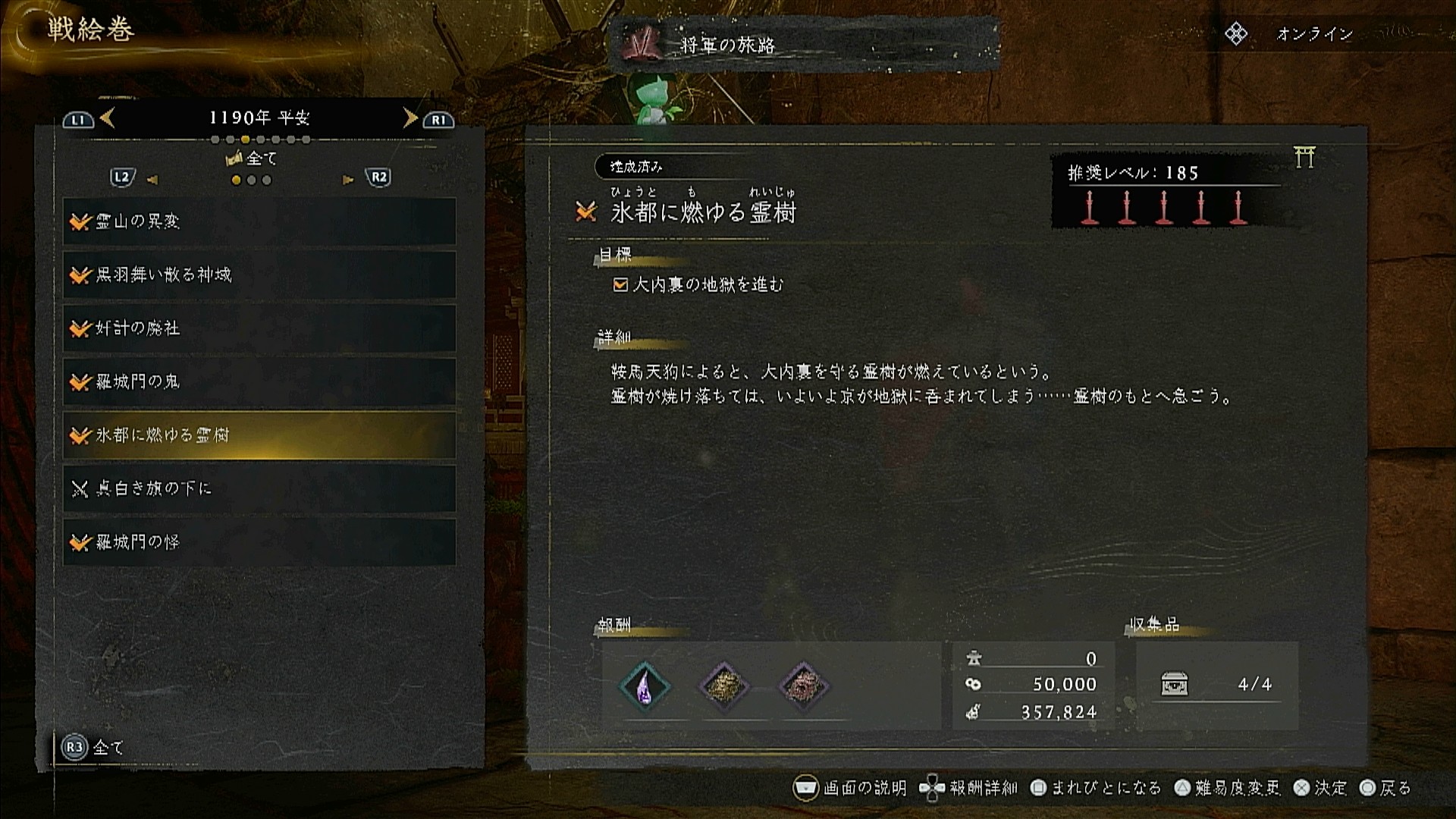The height and width of the screenshot is (819, 1456).
Task: Switch mission filter with small left arrow
Action: [152, 180]
